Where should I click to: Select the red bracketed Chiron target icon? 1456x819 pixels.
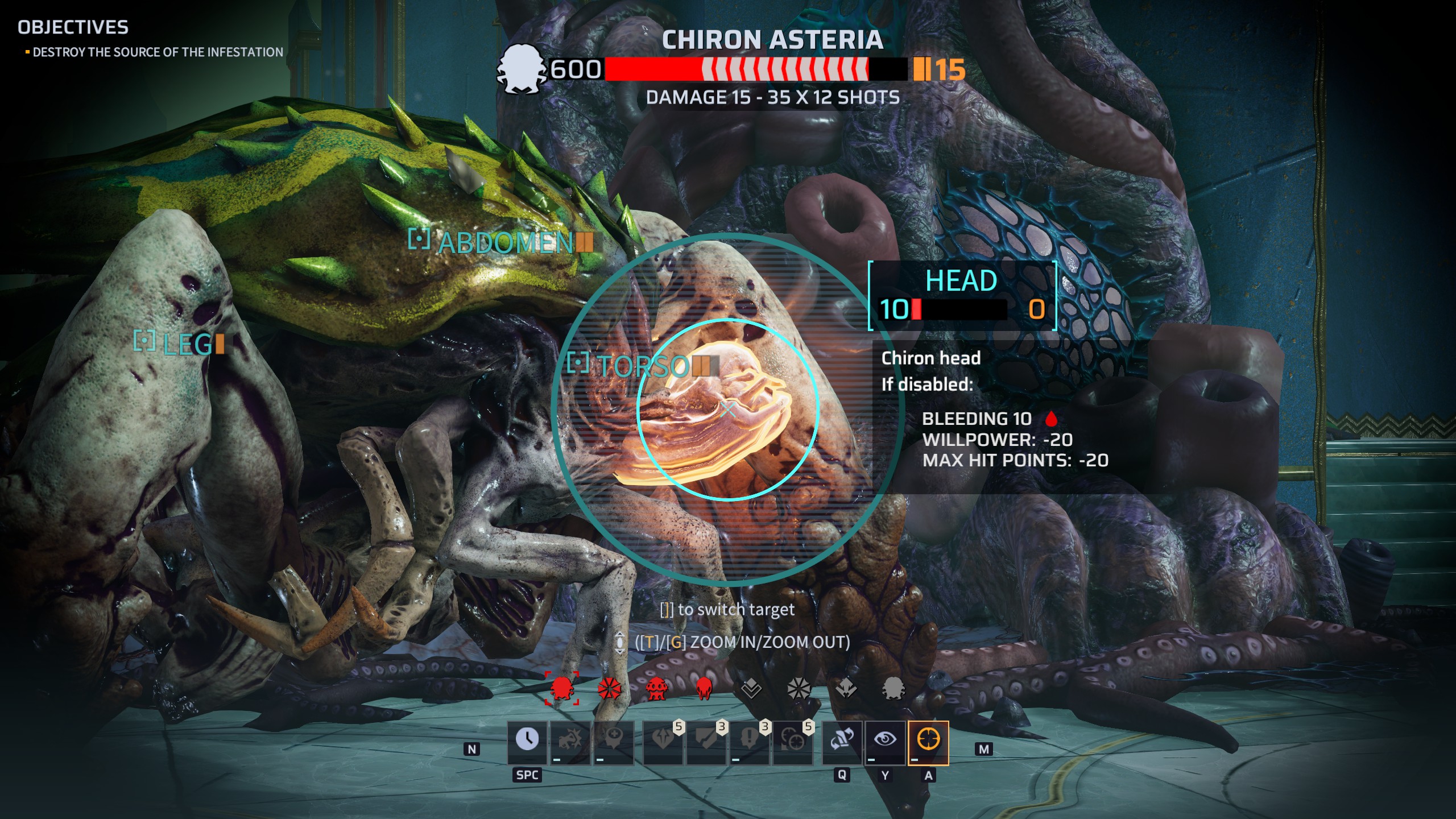[x=562, y=688]
